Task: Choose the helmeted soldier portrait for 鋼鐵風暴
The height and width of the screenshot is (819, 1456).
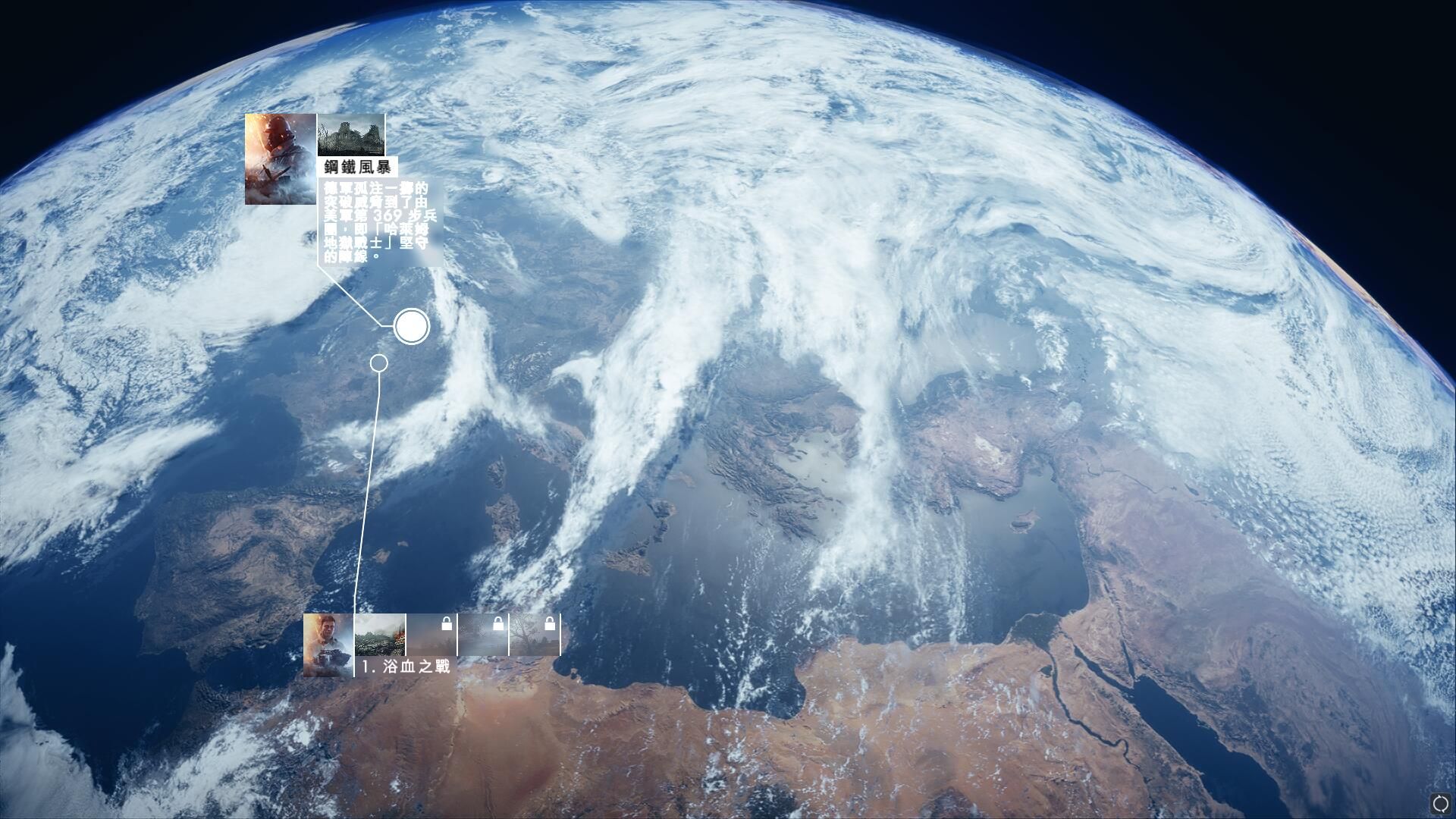Action: [x=280, y=159]
